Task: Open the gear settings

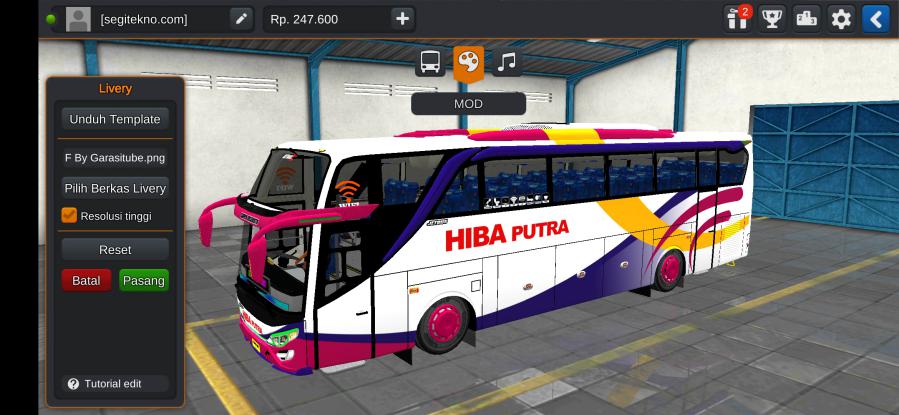Action: (841, 18)
